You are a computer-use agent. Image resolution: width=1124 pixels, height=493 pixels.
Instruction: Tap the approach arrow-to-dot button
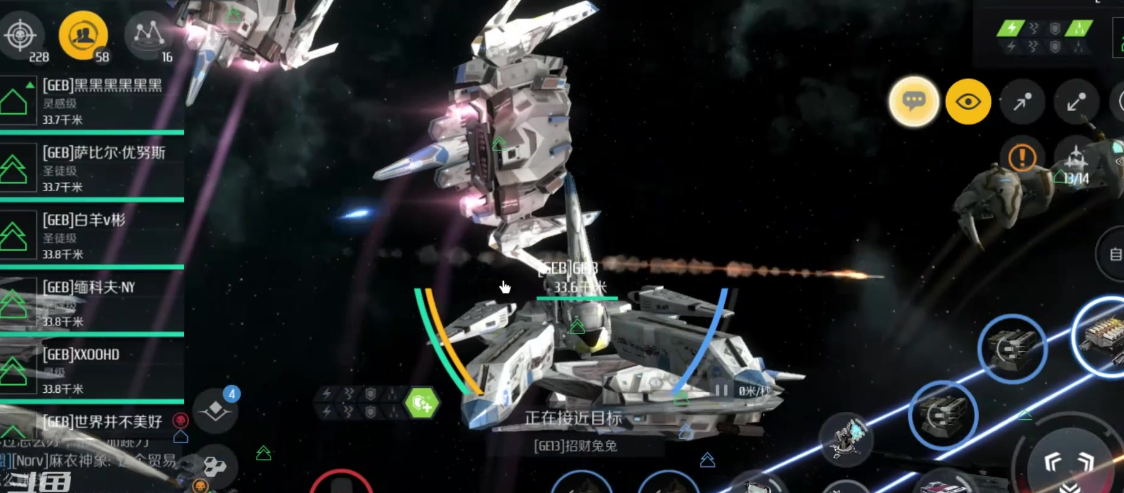pos(1023,101)
